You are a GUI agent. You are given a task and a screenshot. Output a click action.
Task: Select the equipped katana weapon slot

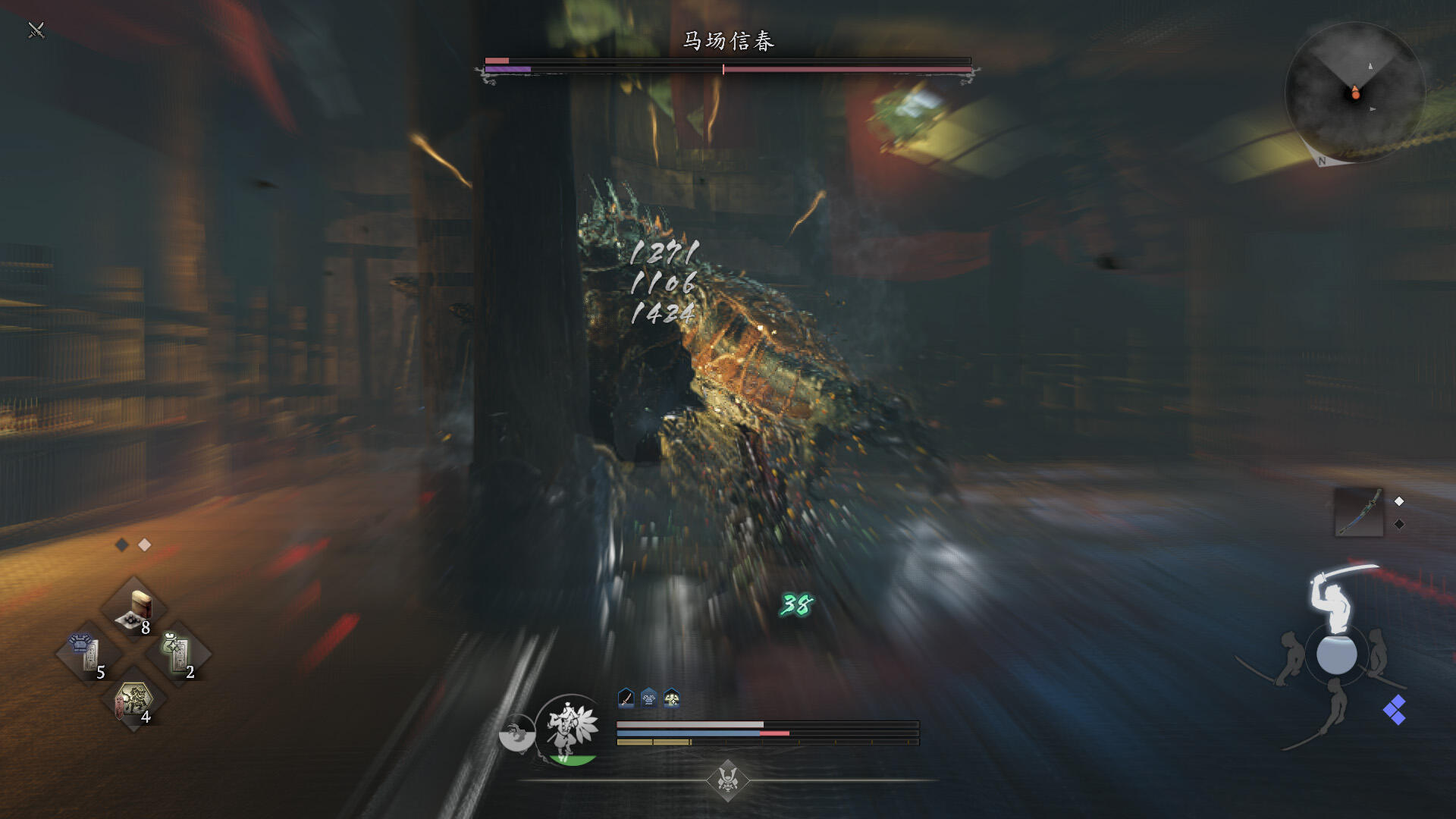tap(1358, 512)
